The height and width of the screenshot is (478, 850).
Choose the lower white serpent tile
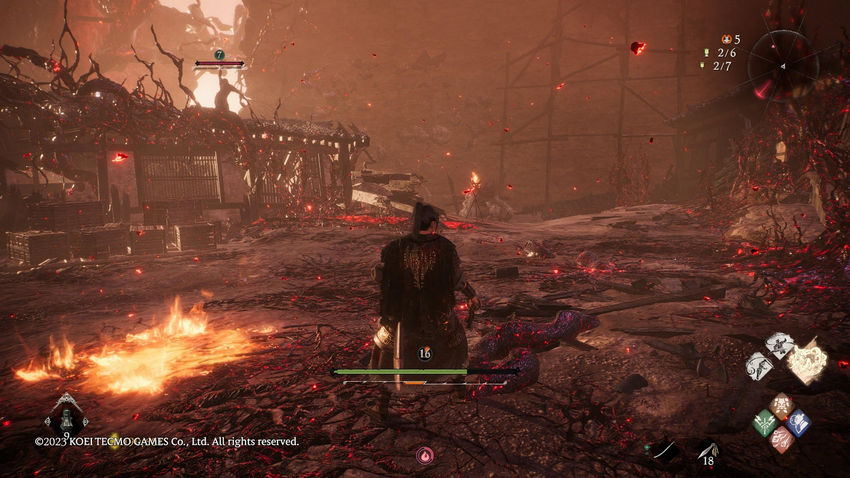[x=759, y=366]
